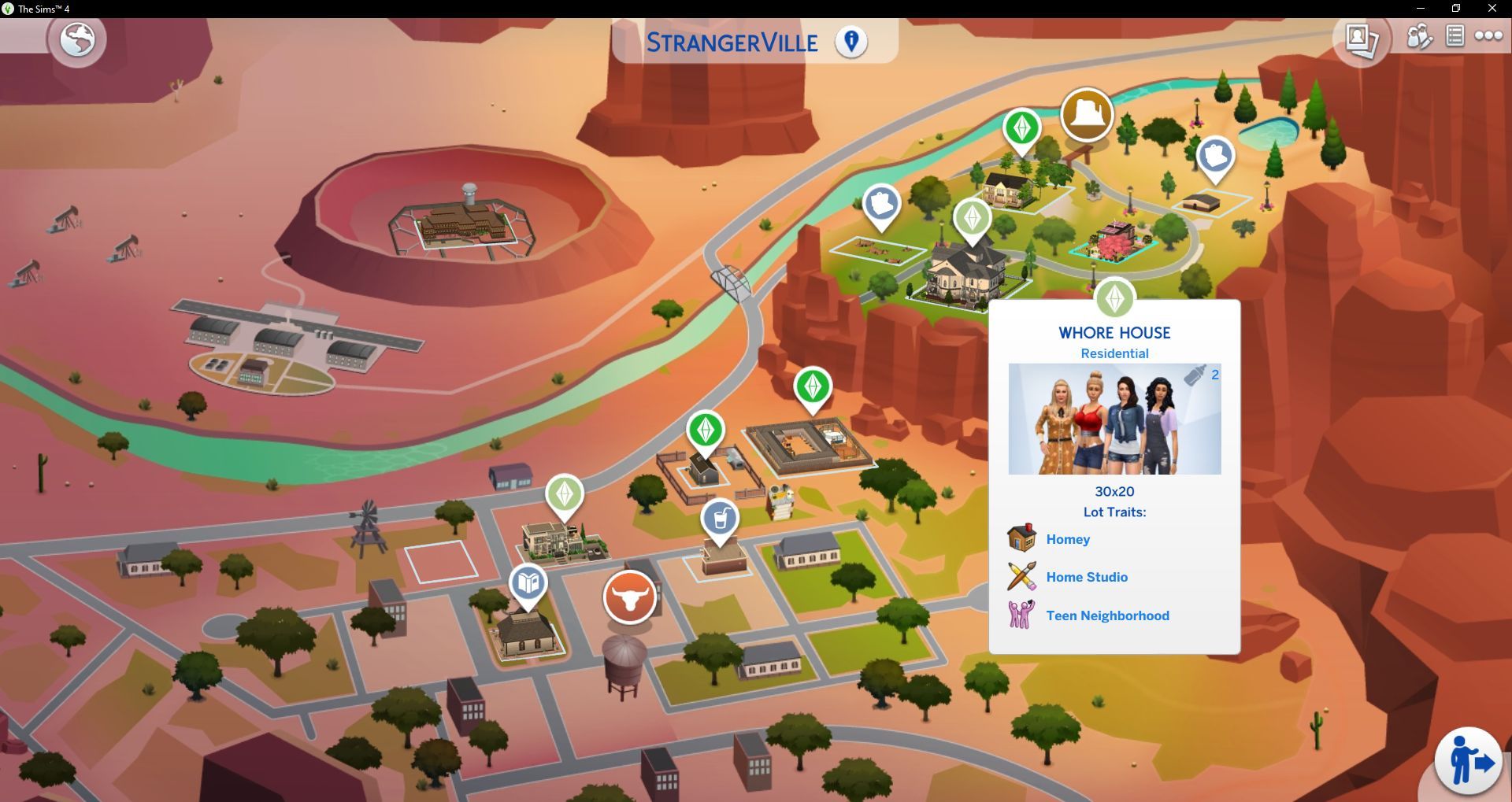Image resolution: width=1512 pixels, height=802 pixels.
Task: Click the Homey lot trait
Action: pyautogui.click(x=1068, y=539)
